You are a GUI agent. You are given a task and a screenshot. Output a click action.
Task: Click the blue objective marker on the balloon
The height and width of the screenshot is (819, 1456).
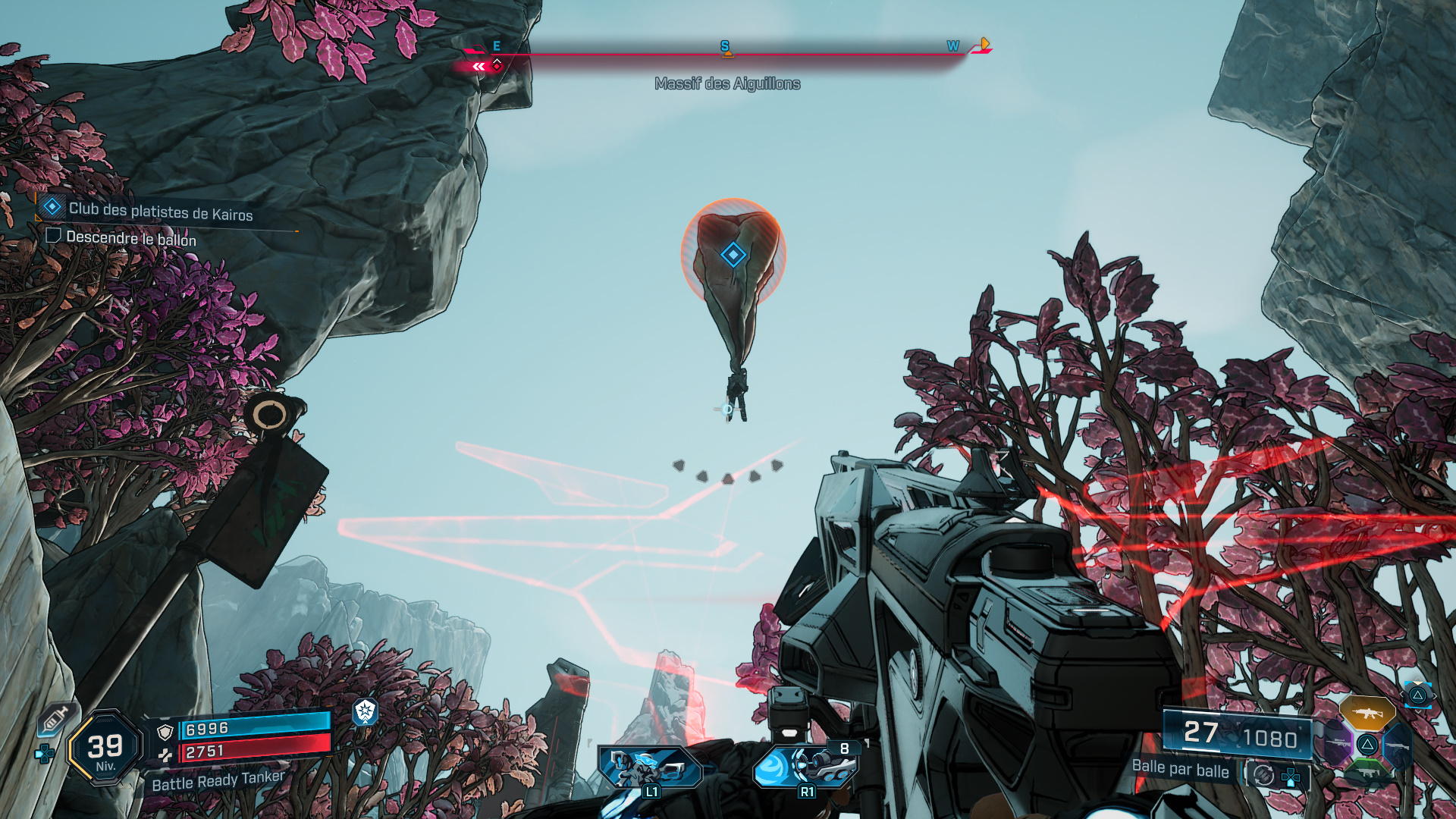(x=733, y=255)
